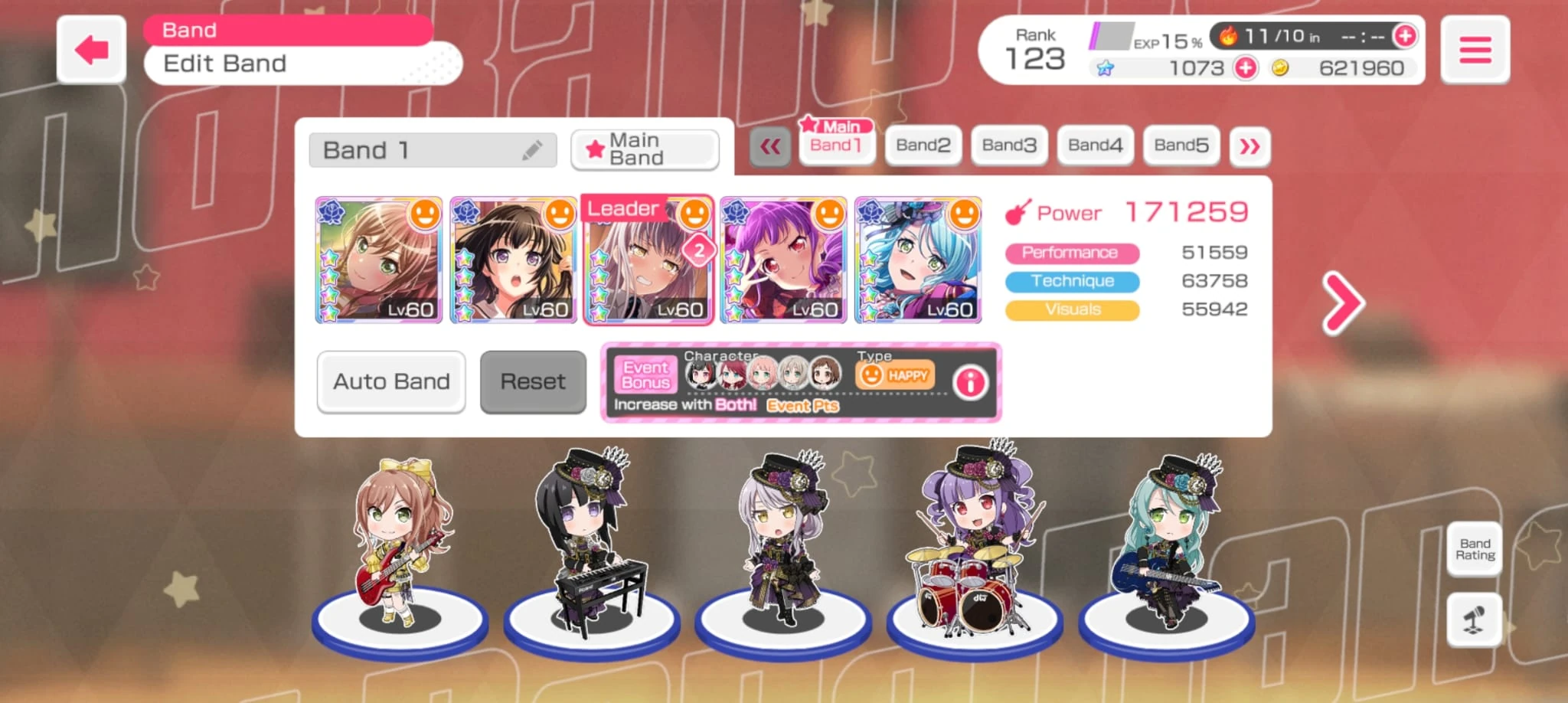Open the hamburger menu in top right
This screenshot has width=1568, height=703.
pos(1474,48)
